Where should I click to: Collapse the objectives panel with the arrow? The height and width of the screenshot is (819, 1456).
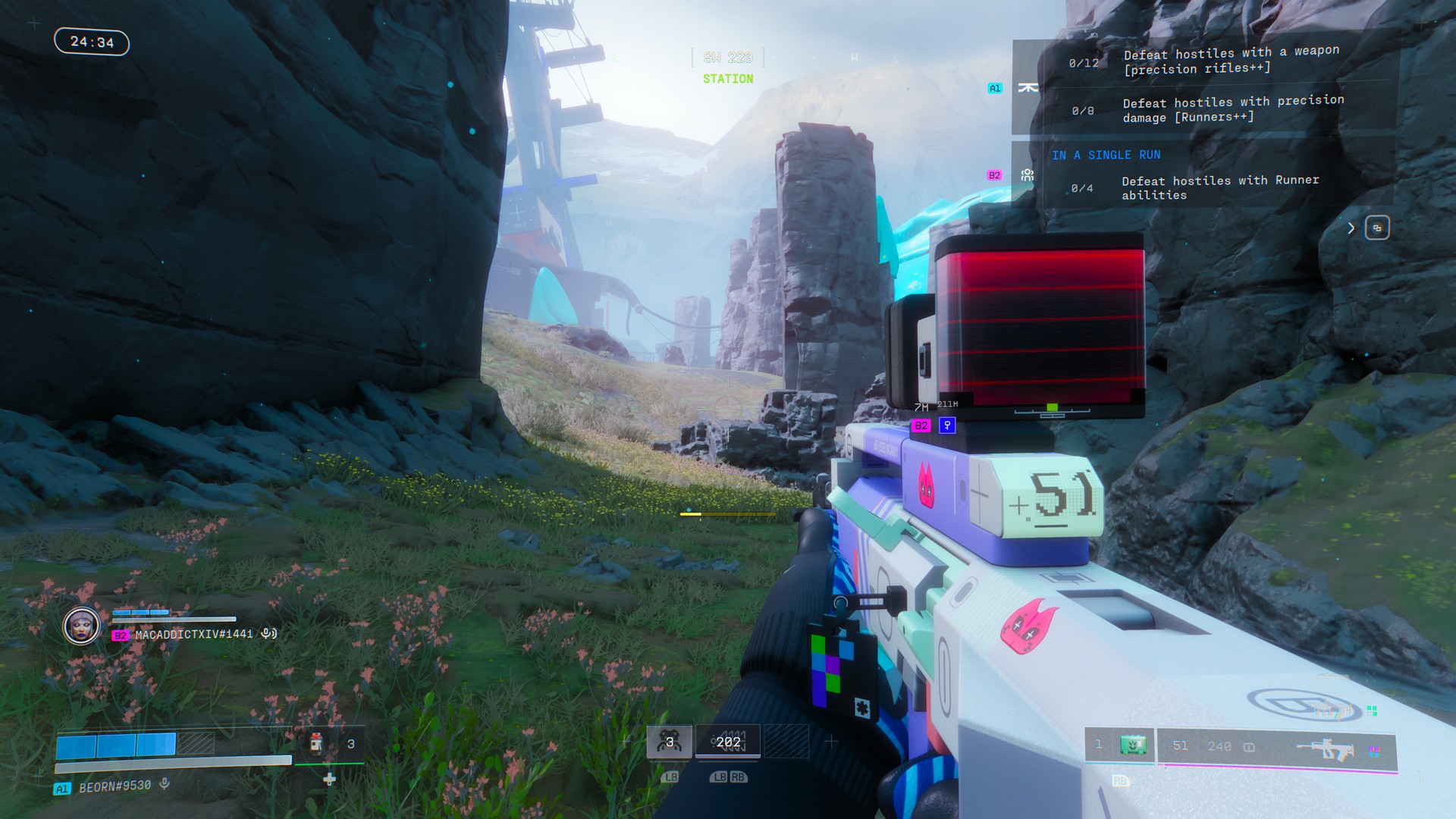pos(1351,228)
